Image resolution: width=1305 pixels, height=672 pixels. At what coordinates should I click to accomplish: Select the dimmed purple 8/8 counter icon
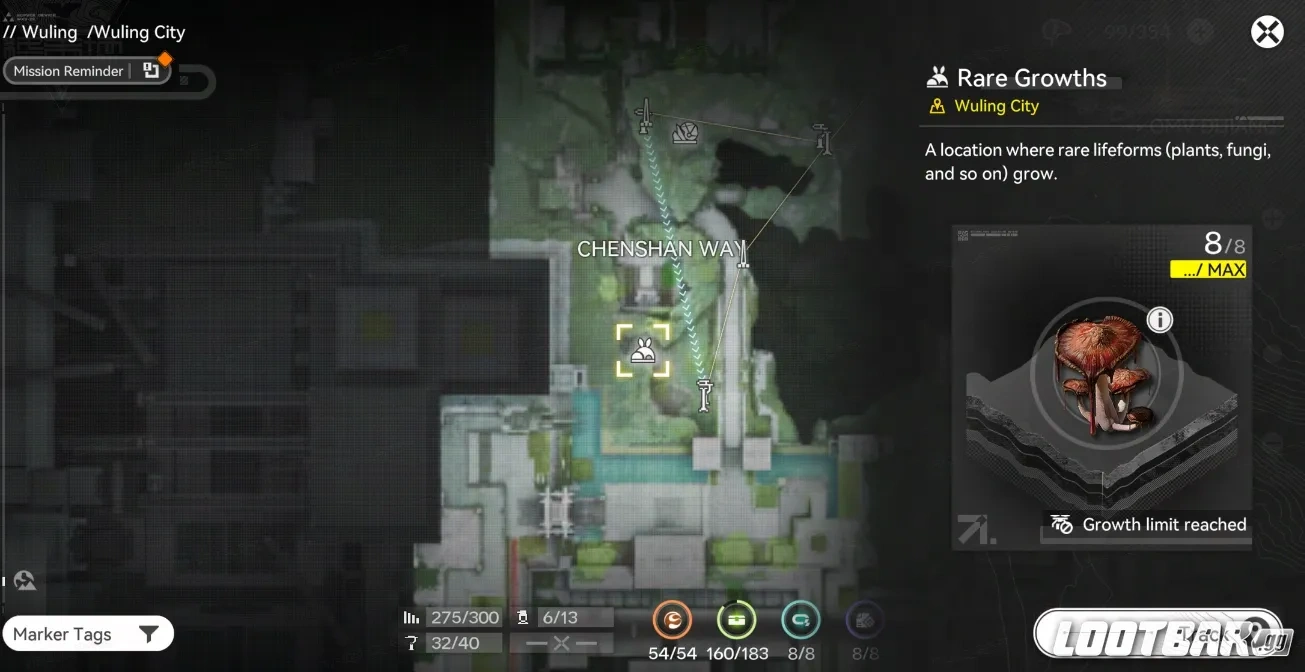pos(864,621)
